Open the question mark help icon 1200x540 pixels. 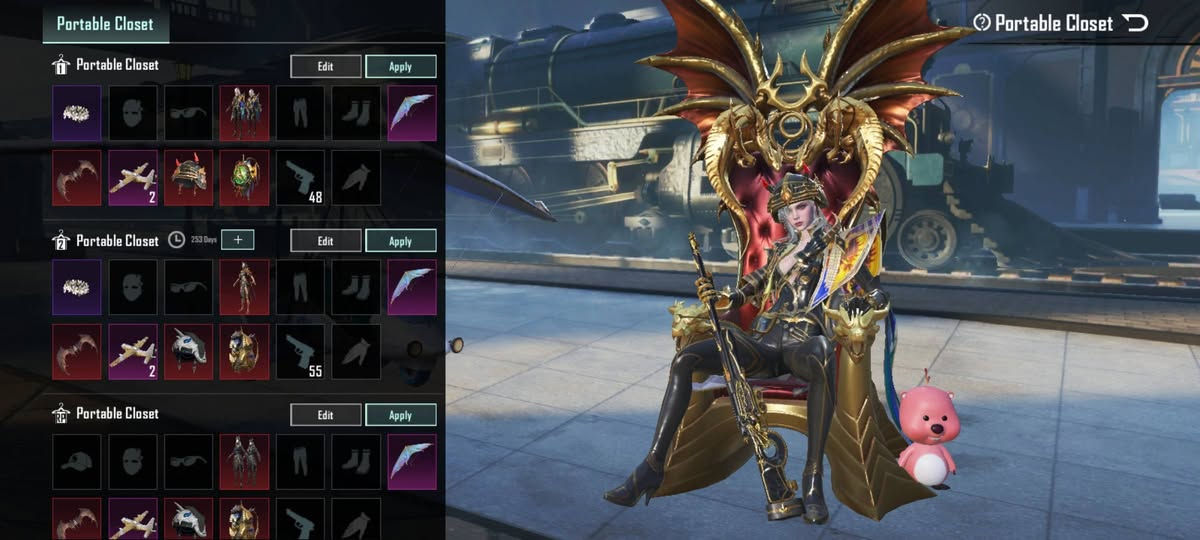coord(981,23)
